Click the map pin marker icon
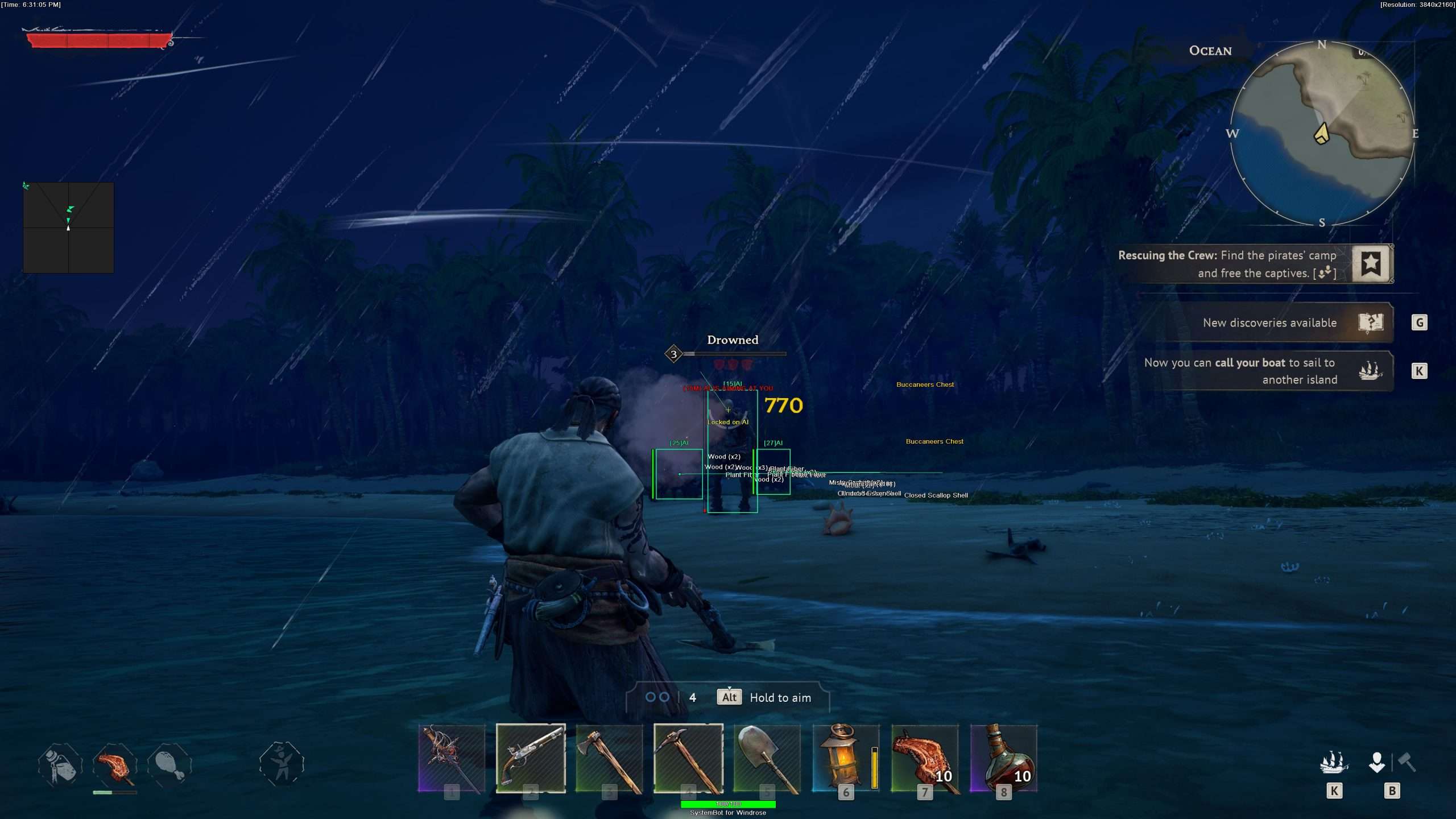Image resolution: width=1456 pixels, height=819 pixels. 1376,762
